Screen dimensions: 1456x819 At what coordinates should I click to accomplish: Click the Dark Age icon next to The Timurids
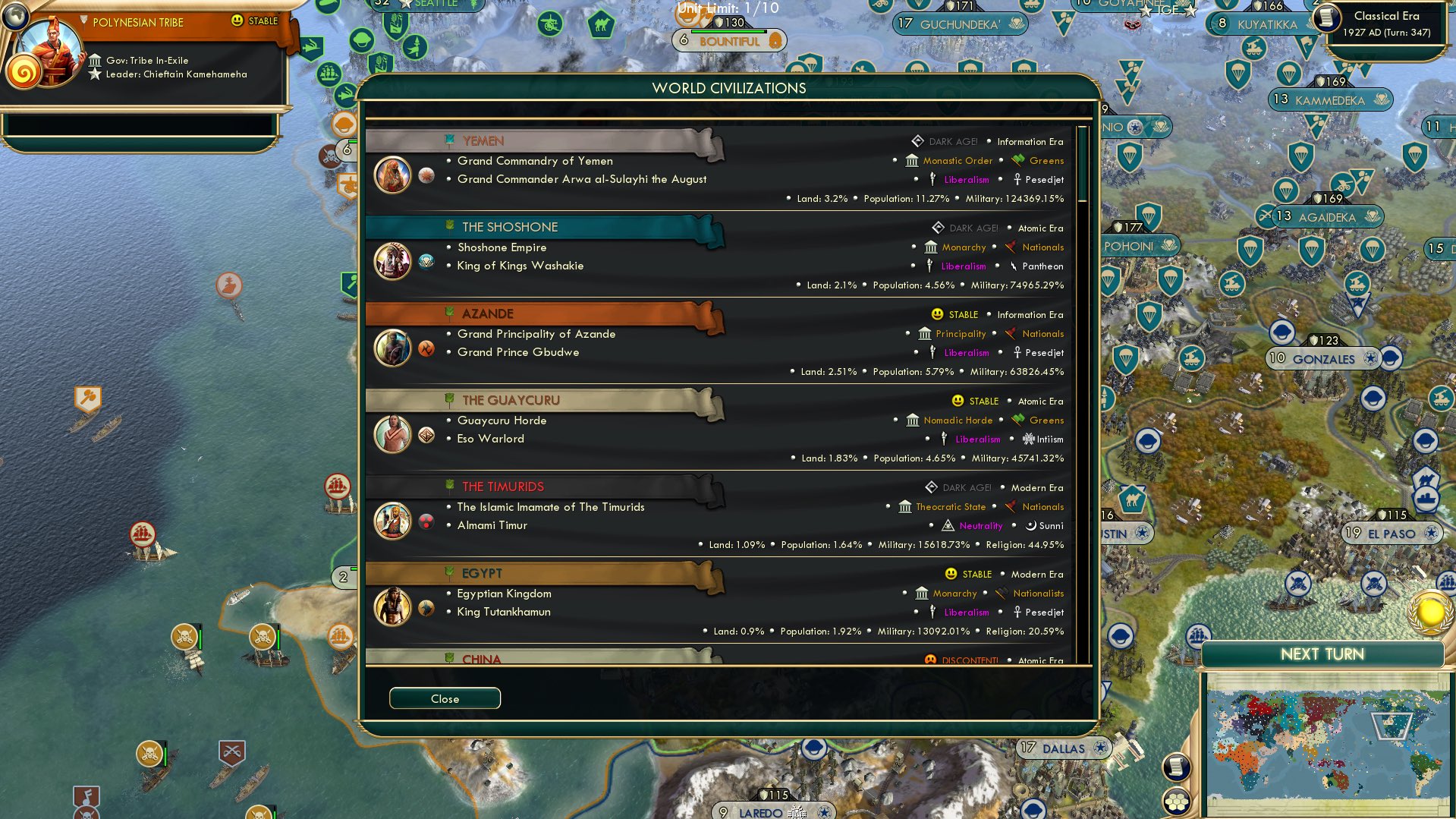[x=933, y=487]
